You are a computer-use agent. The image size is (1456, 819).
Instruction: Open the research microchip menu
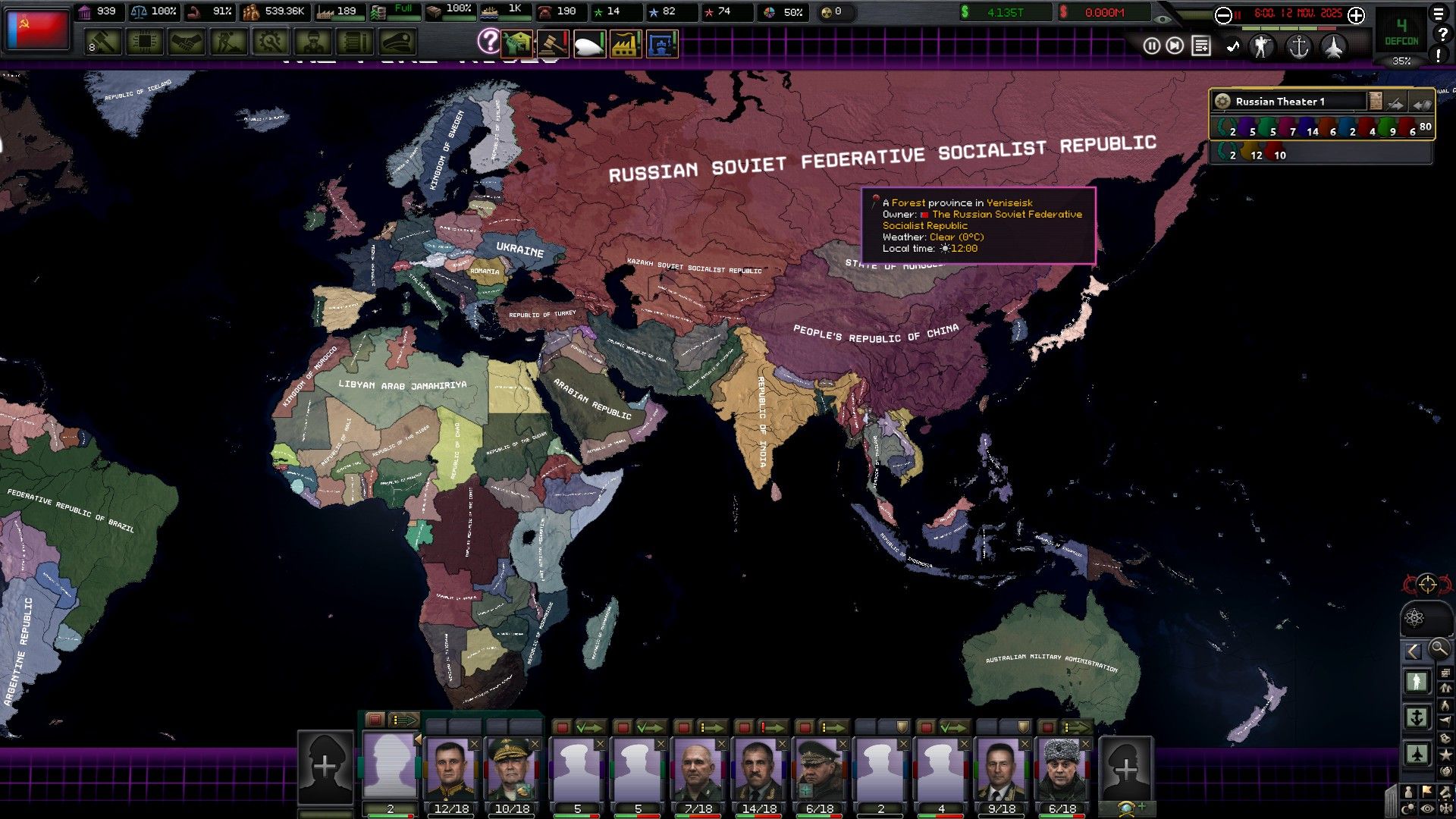click(x=144, y=42)
